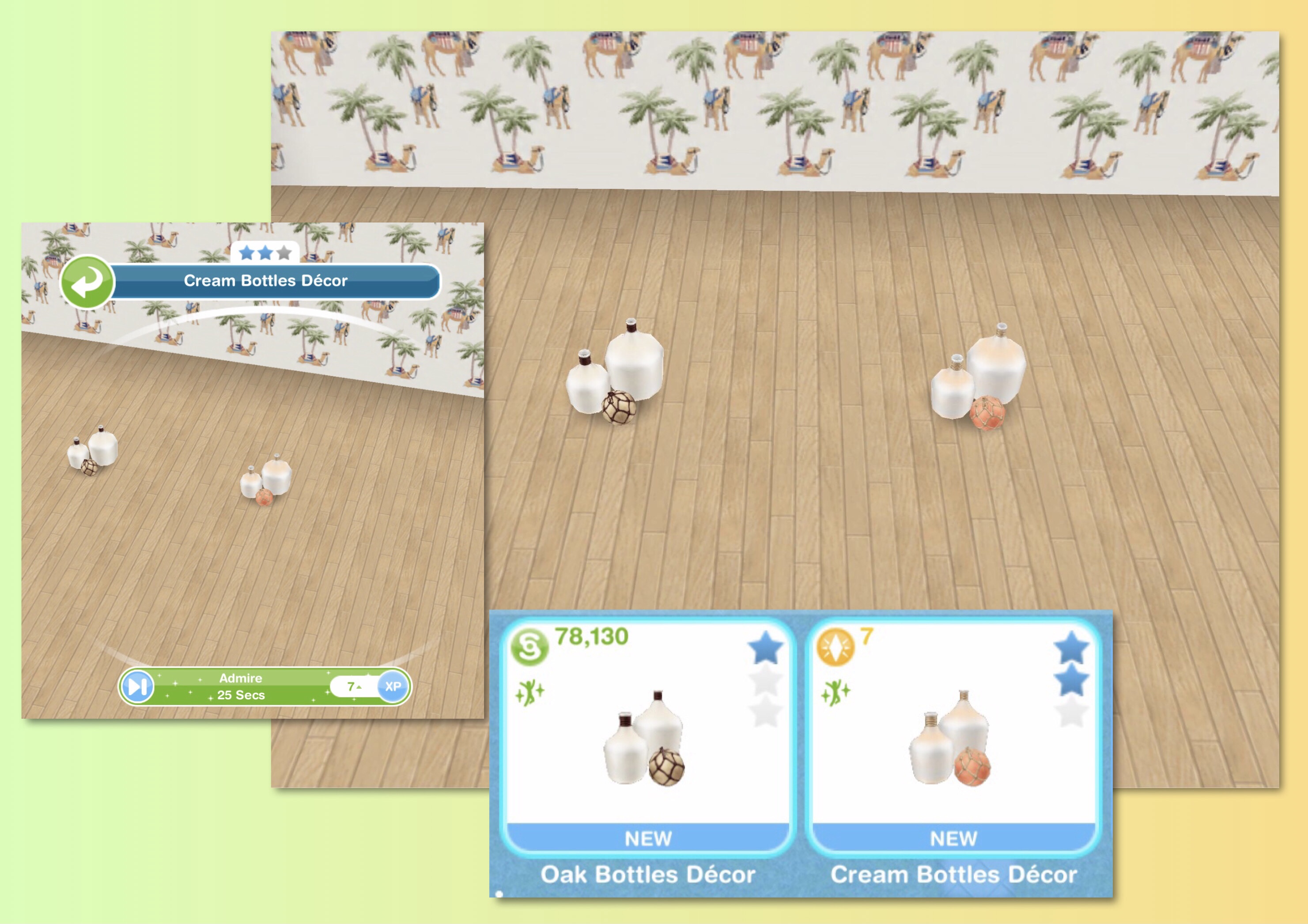Tap the blue XP reward badge
This screenshot has width=1308, height=924.
tap(393, 686)
